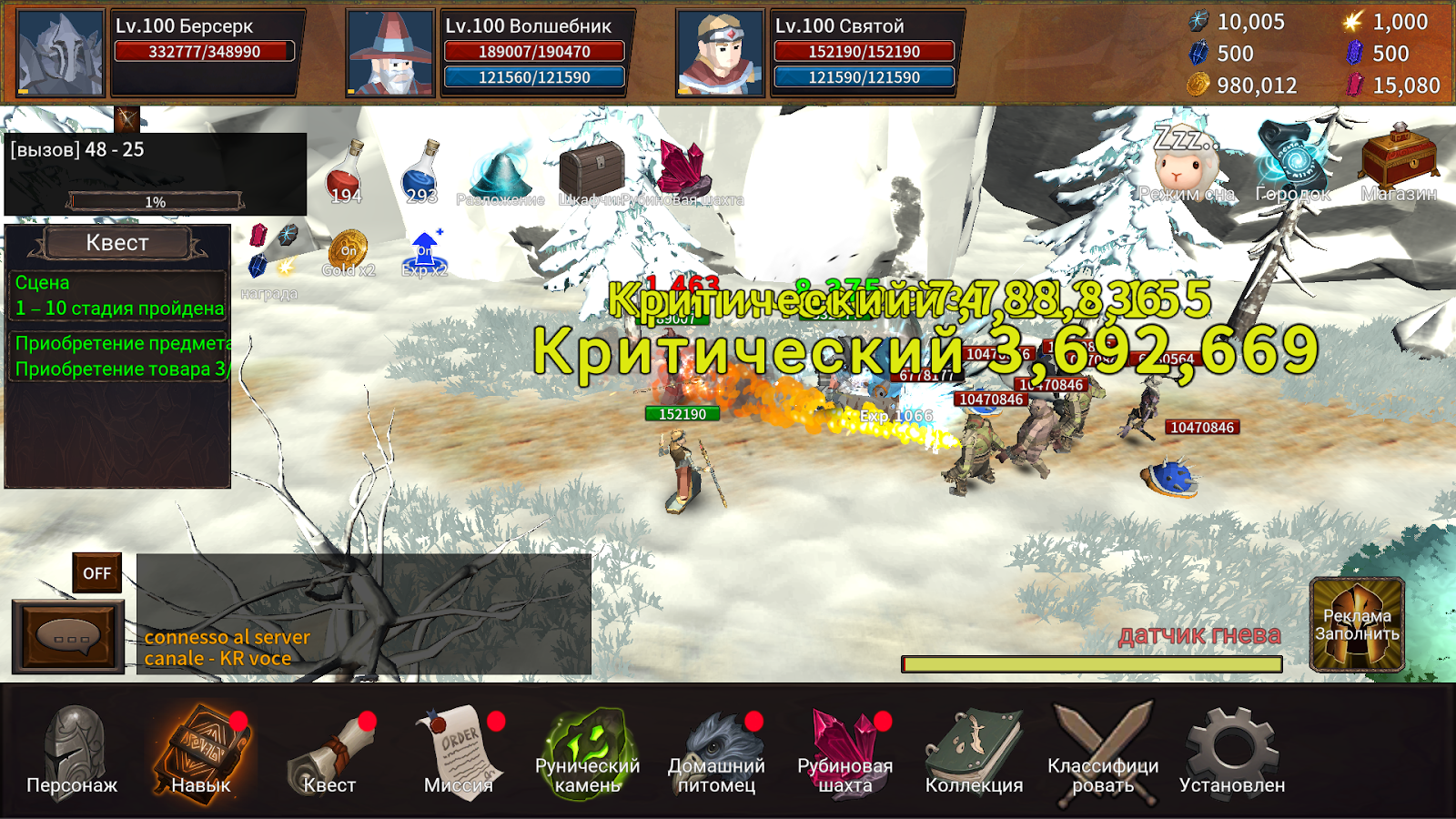Toggle the Gold x2 coin boost
The width and height of the screenshot is (1456, 819).
(x=349, y=253)
